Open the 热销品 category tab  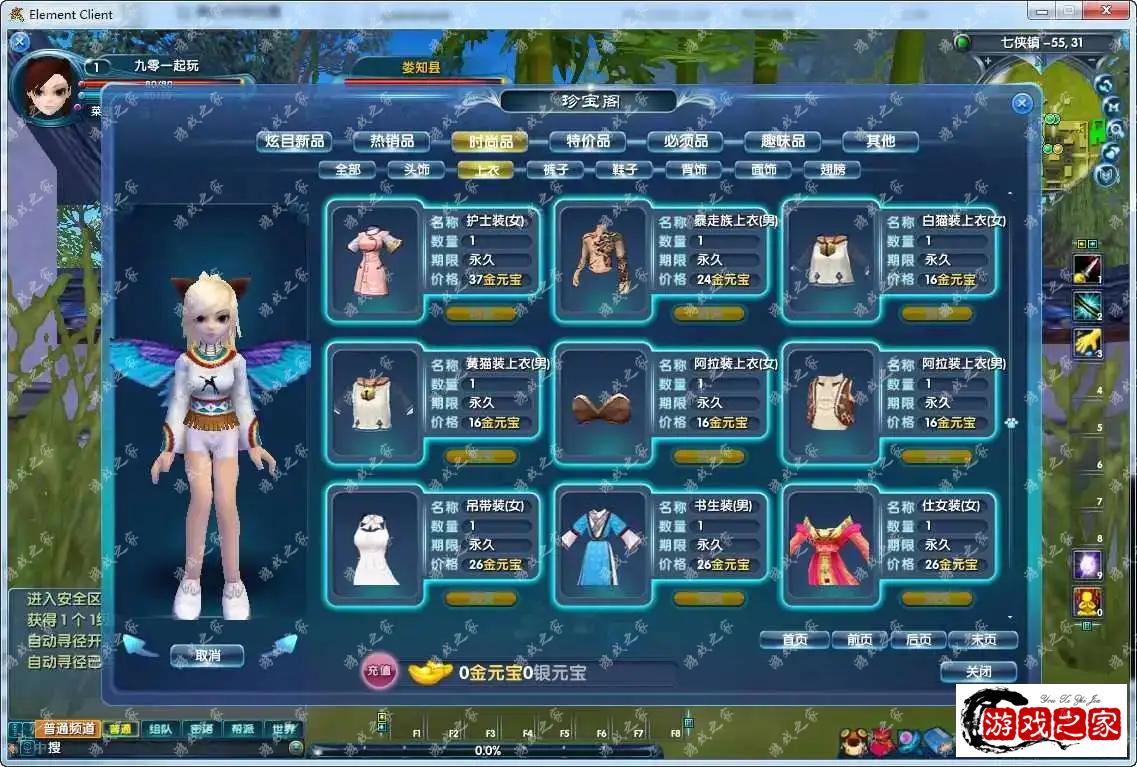tap(391, 141)
